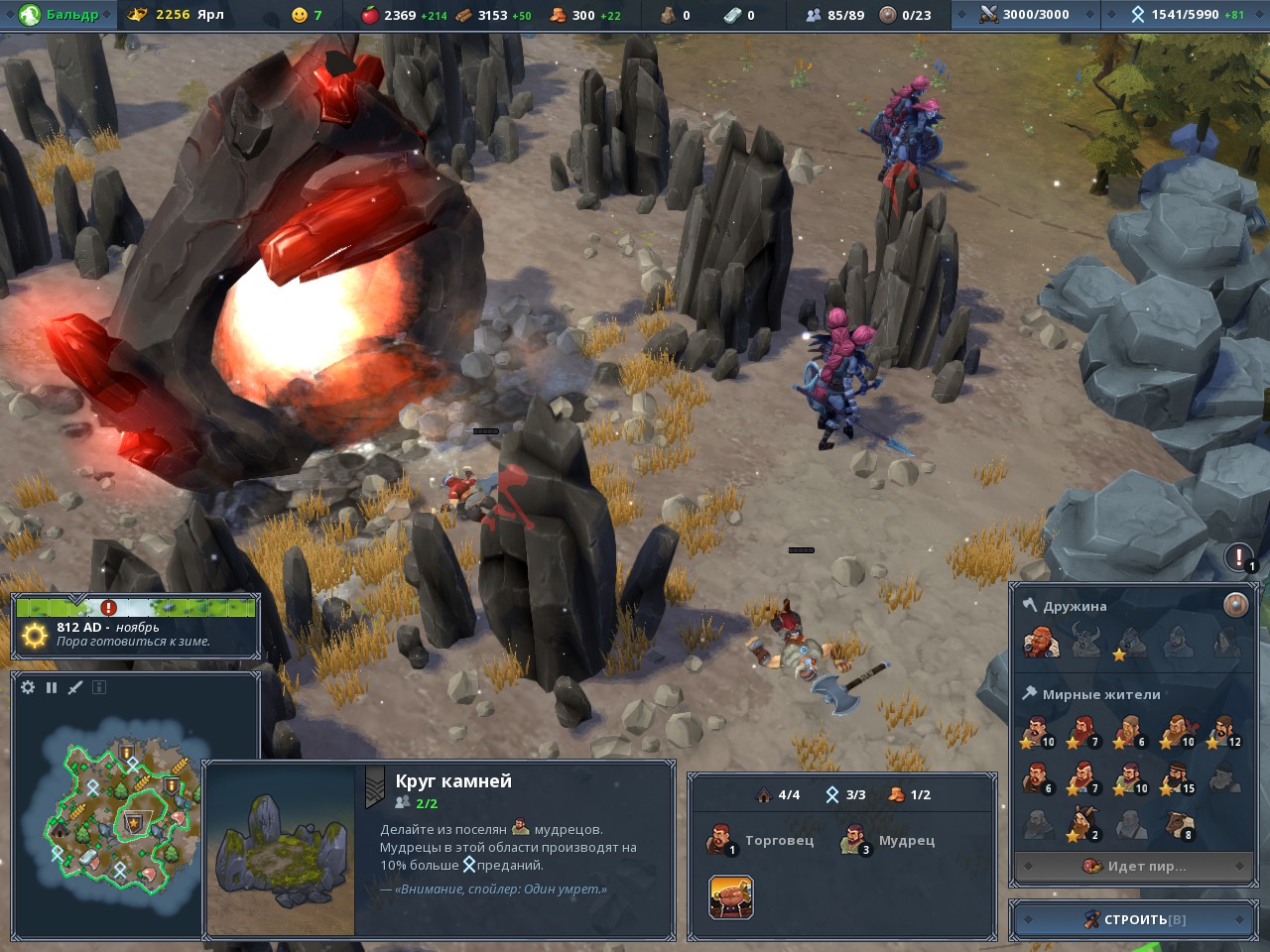Select the villager group numbered 15
1270x952 pixels.
click(1178, 778)
